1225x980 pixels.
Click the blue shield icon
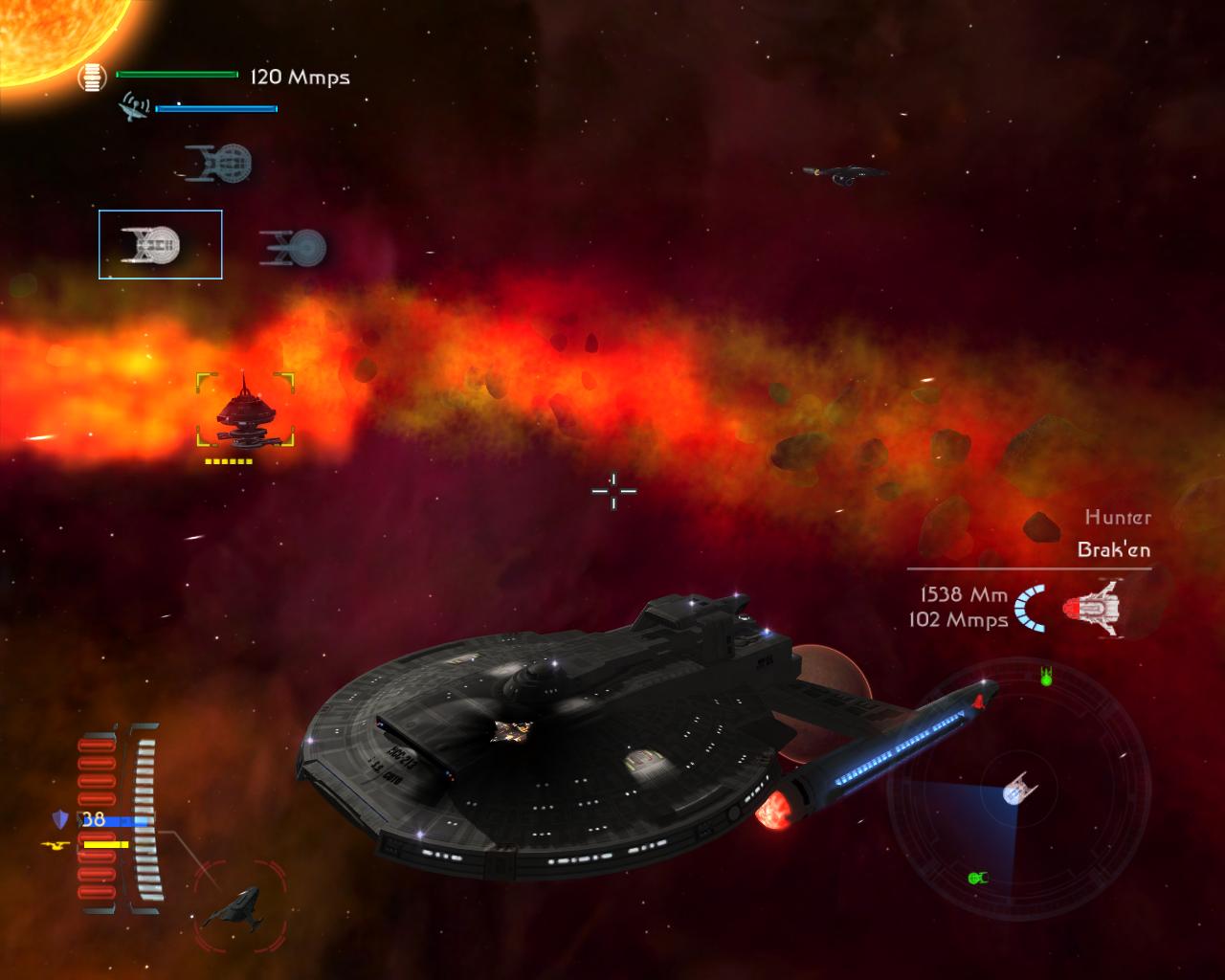pos(60,819)
